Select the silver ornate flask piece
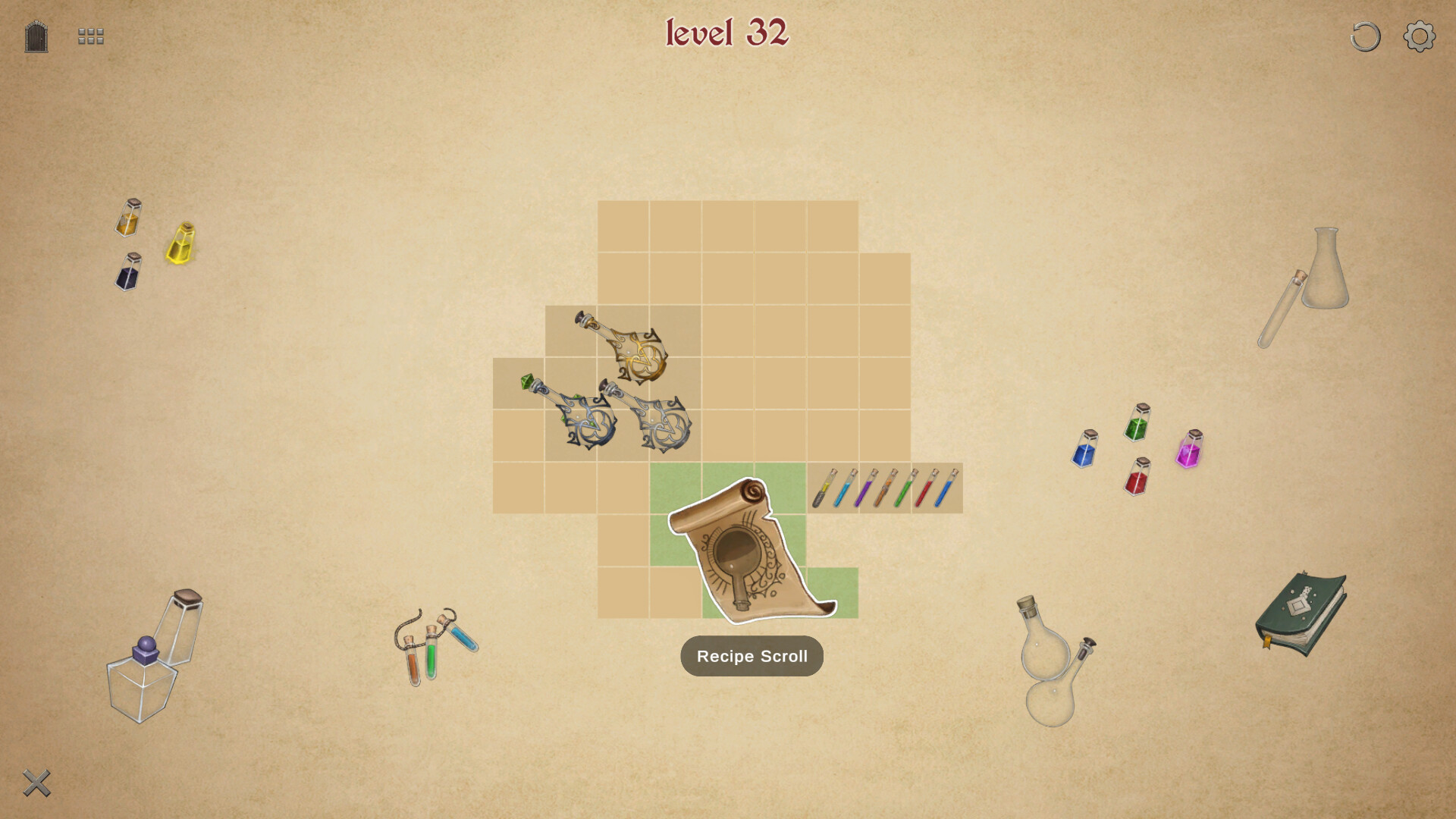 (x=661, y=425)
